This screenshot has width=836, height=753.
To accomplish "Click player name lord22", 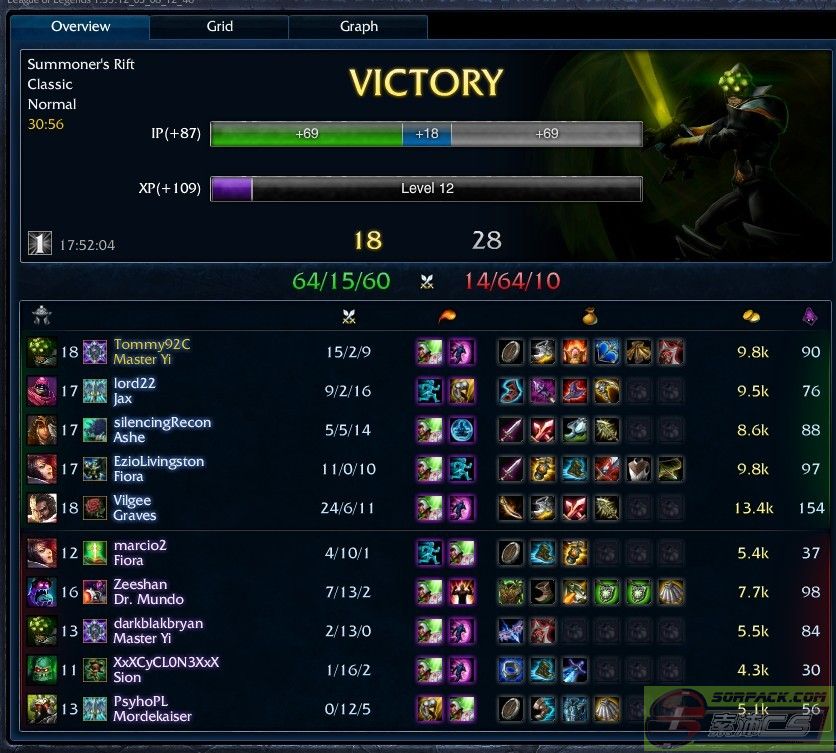I will coord(135,383).
